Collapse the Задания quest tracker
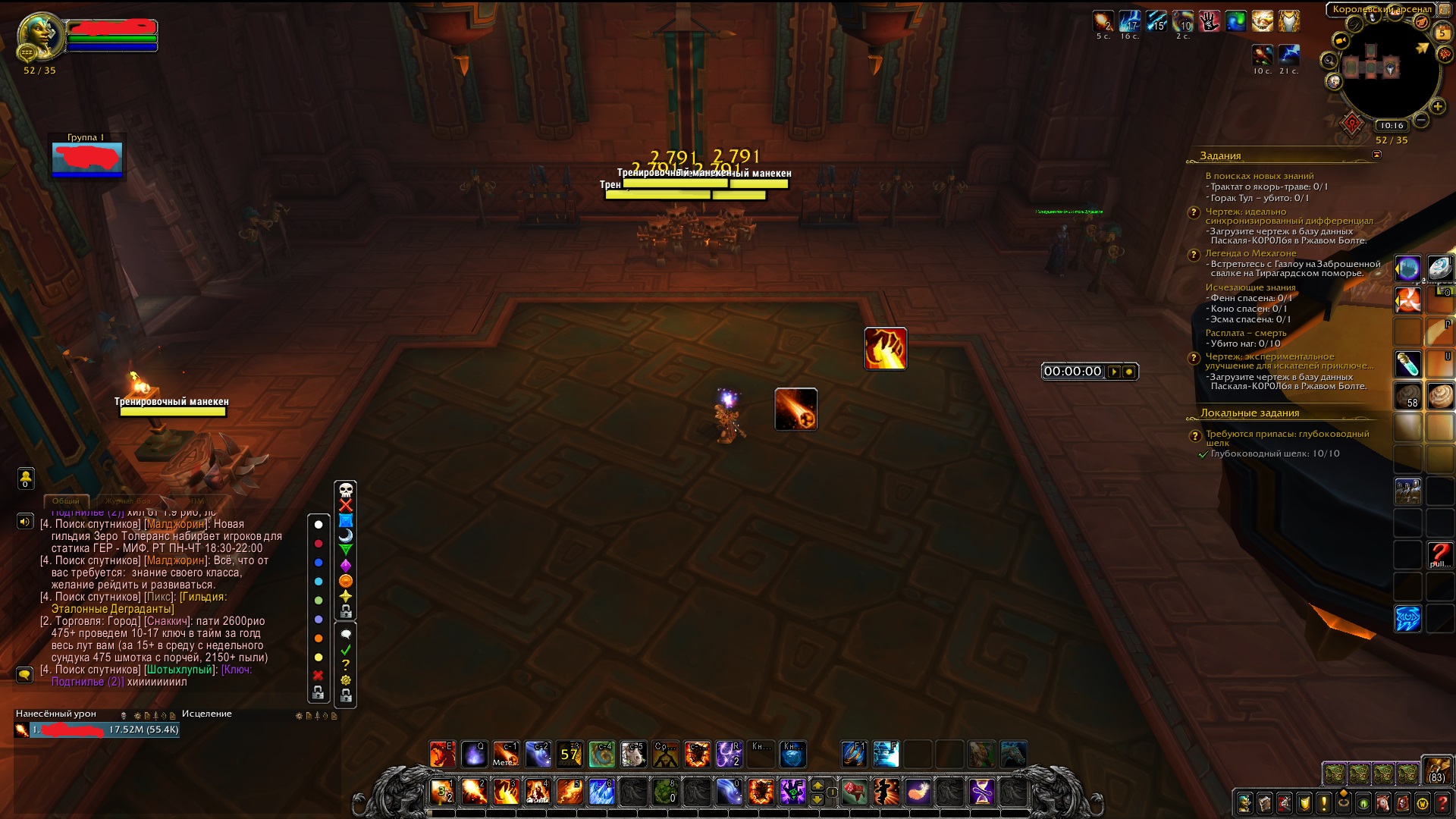The width and height of the screenshot is (1456, 819). [1376, 155]
